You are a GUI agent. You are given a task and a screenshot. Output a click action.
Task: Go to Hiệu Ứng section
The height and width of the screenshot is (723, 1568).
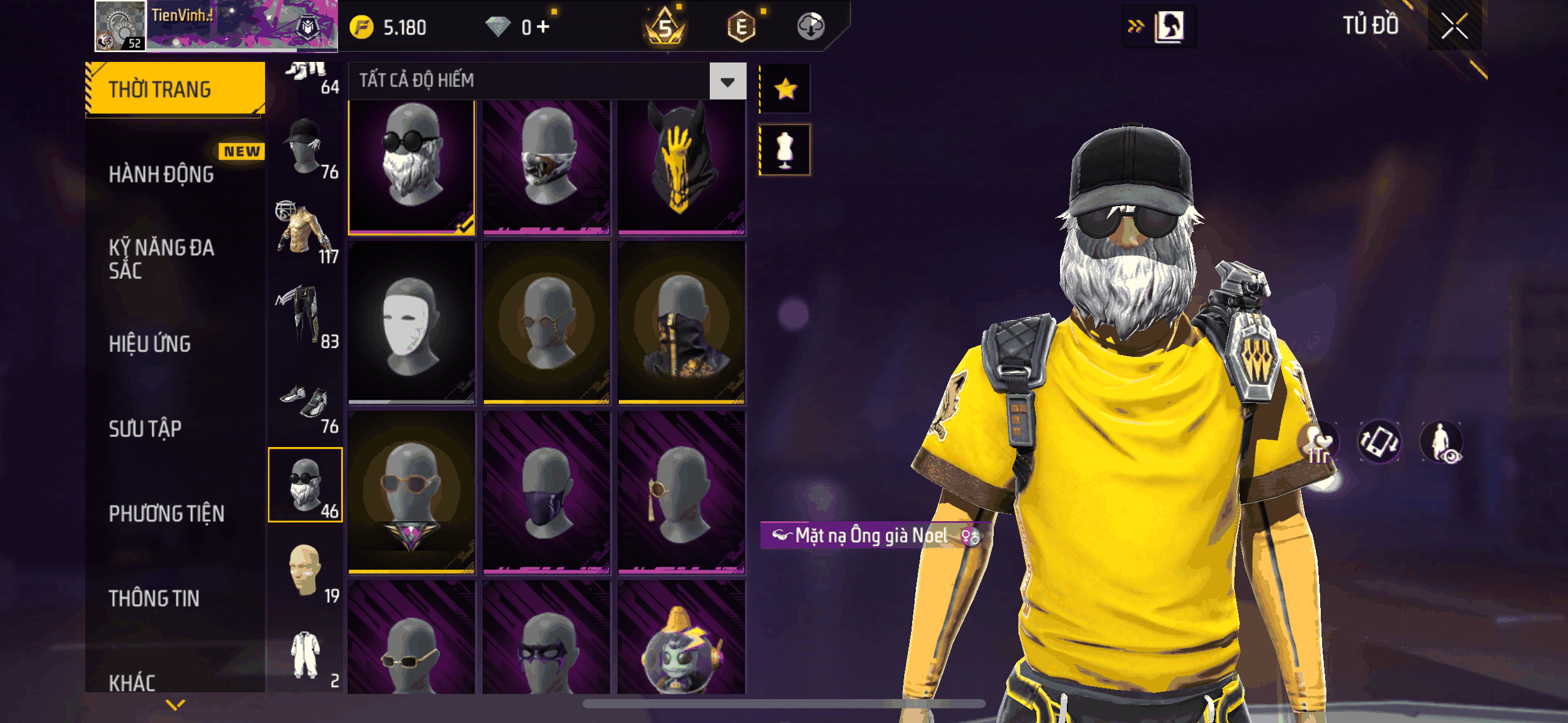point(150,344)
